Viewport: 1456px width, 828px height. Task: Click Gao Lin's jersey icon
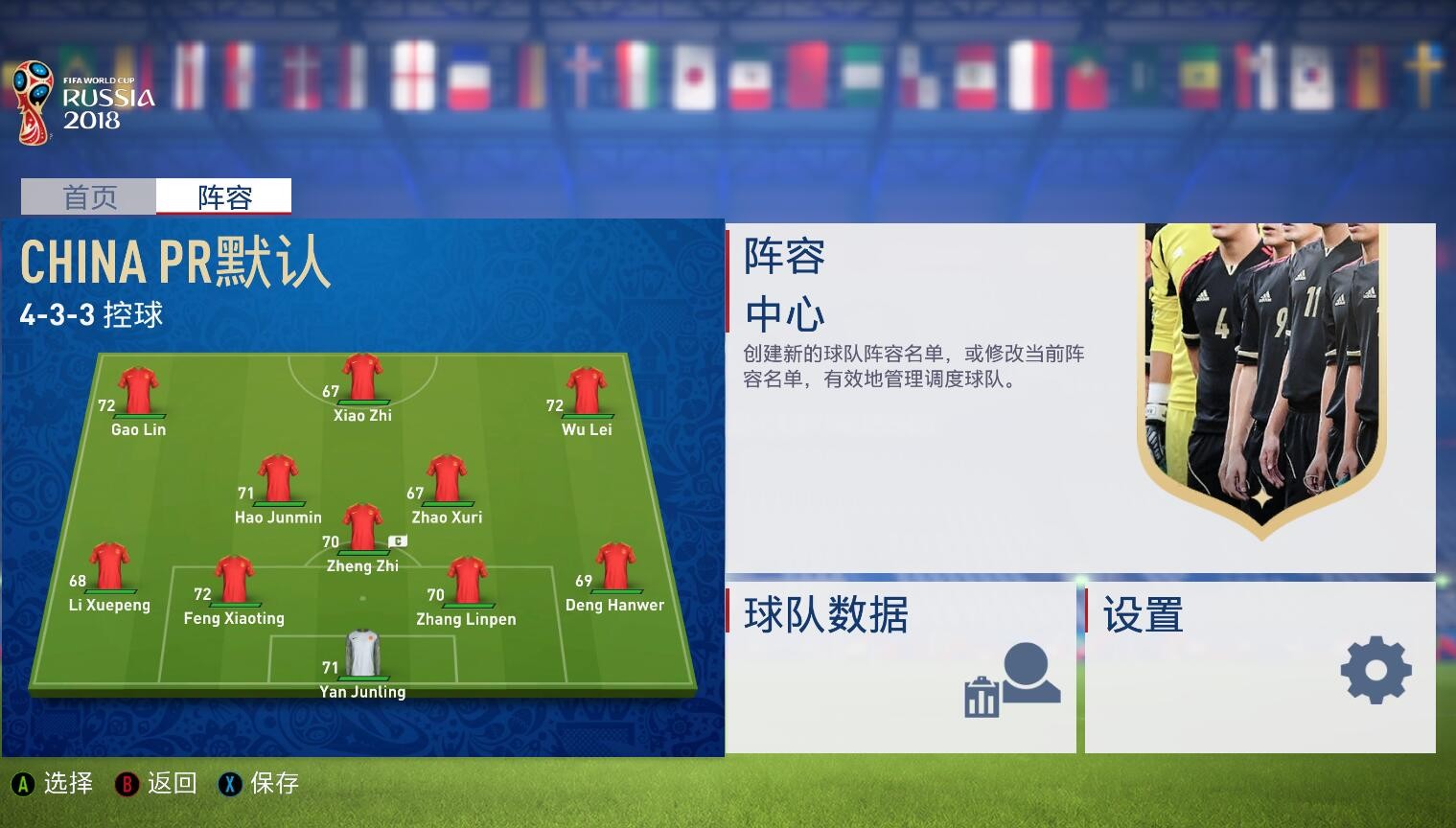(x=139, y=390)
